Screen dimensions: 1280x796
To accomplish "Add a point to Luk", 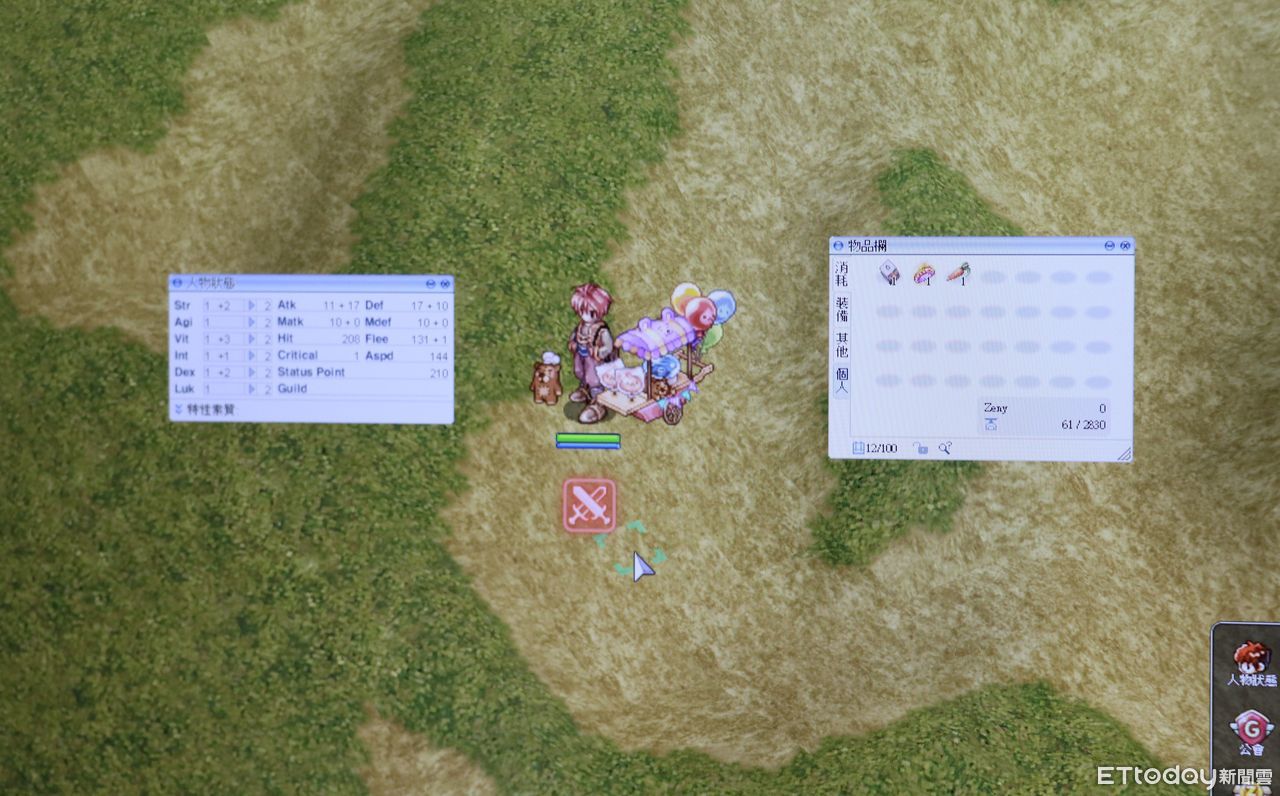I will 252,389.
